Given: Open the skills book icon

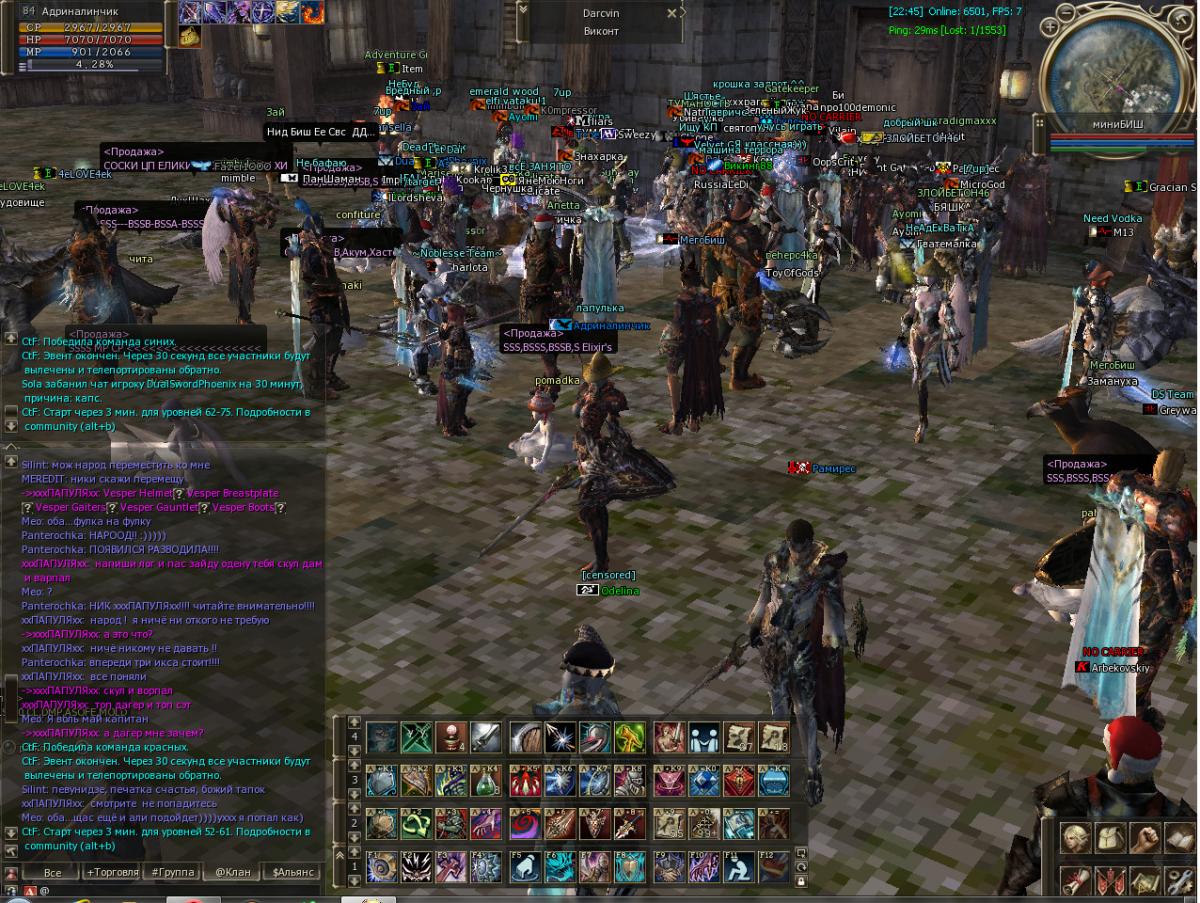Looking at the screenshot, I should [1178, 837].
